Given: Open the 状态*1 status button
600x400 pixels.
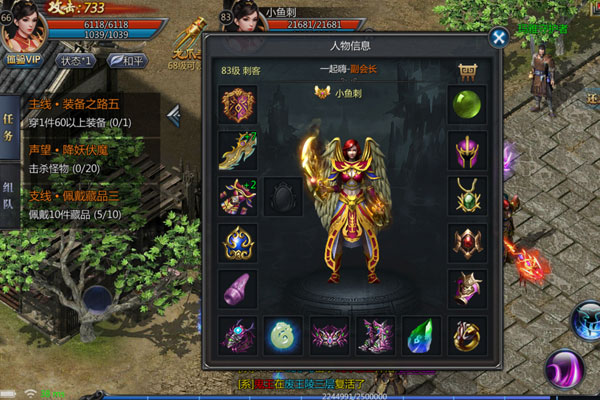Looking at the screenshot, I should pos(78,59).
